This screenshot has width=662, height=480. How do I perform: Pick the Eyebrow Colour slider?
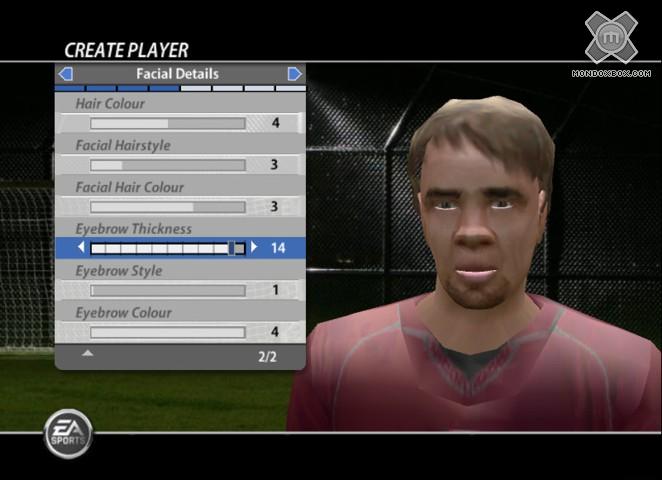[167, 332]
